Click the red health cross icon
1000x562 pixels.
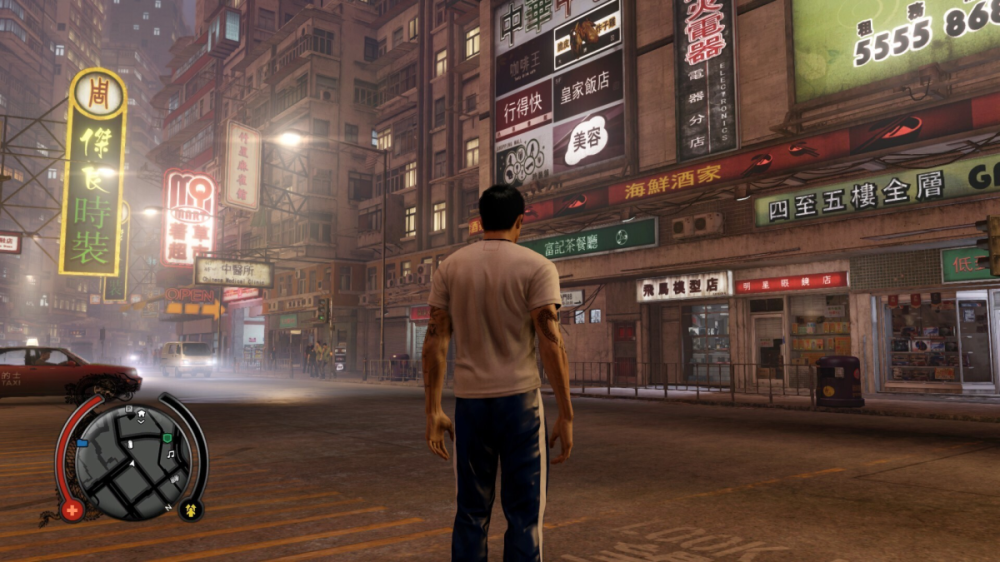[x=72, y=510]
